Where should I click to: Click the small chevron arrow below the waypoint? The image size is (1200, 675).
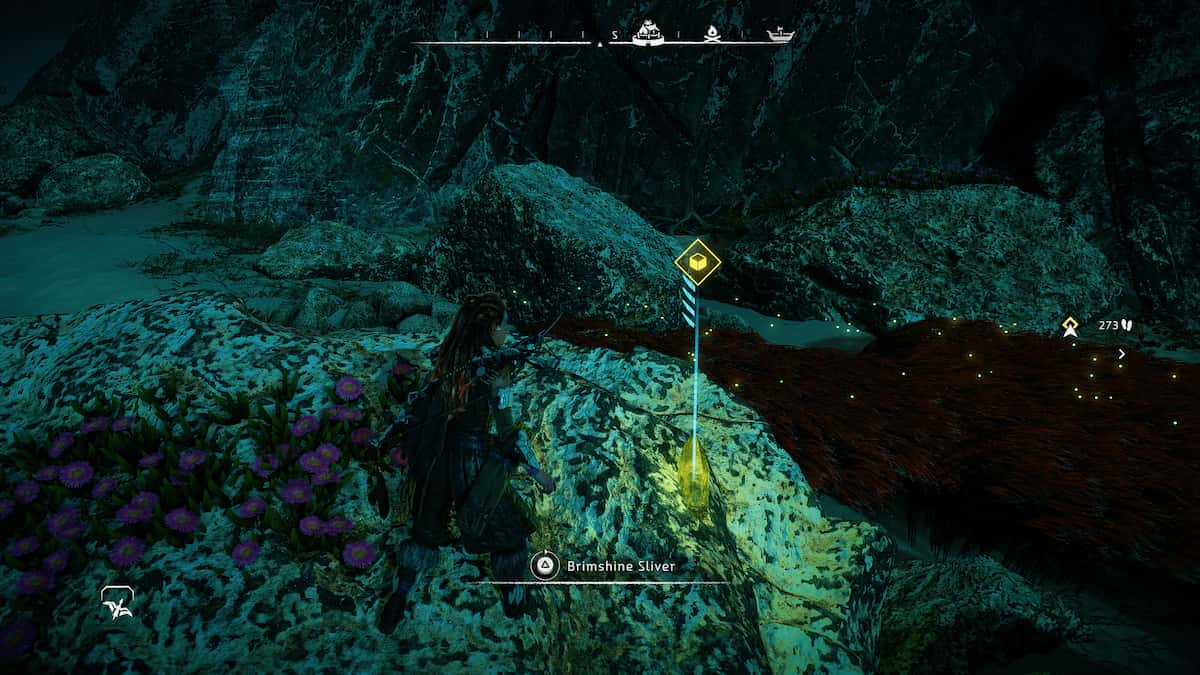pos(1122,354)
